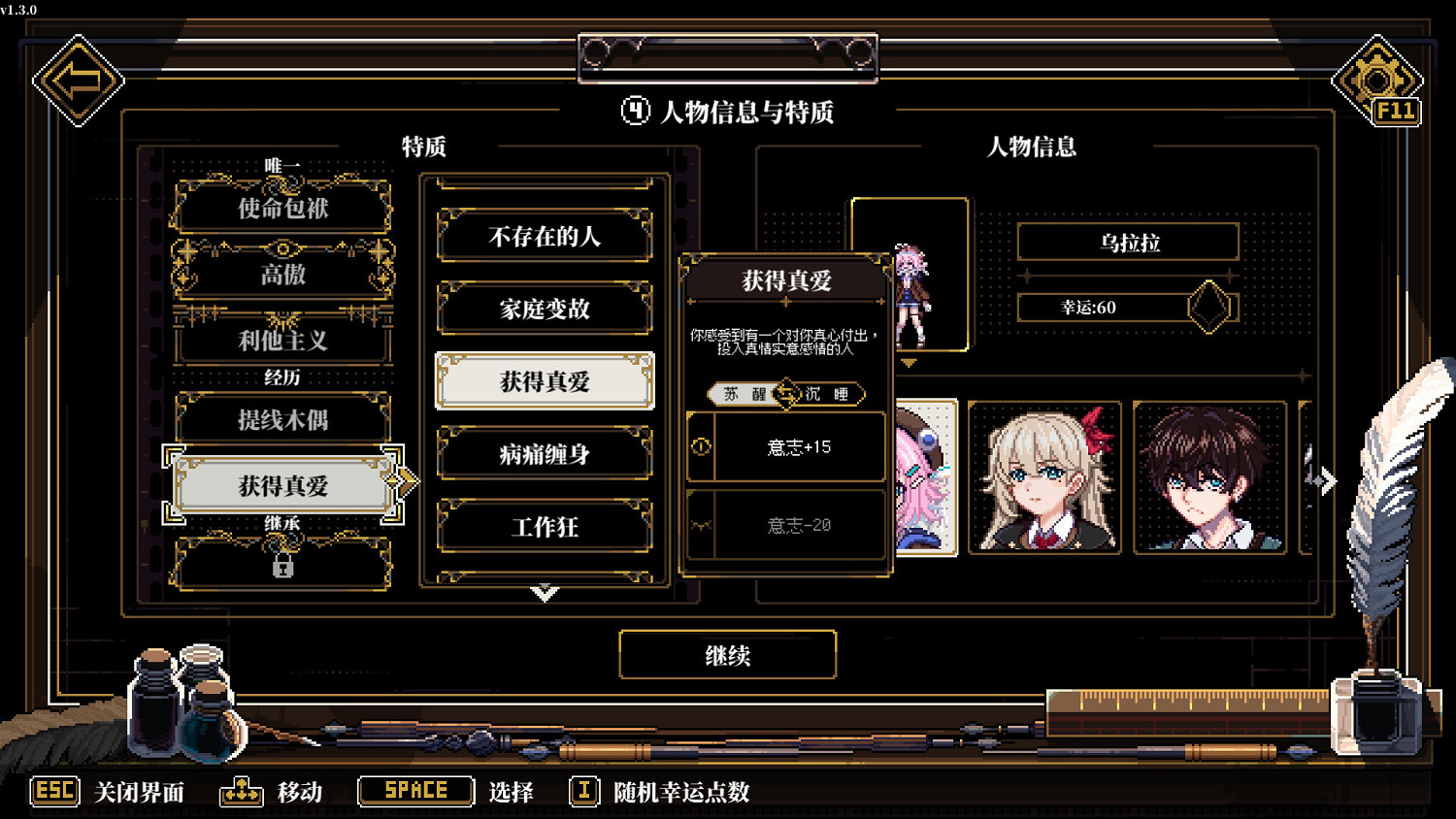
Task: Click the icon beside the 意志-20 effect
Action: coord(701,524)
